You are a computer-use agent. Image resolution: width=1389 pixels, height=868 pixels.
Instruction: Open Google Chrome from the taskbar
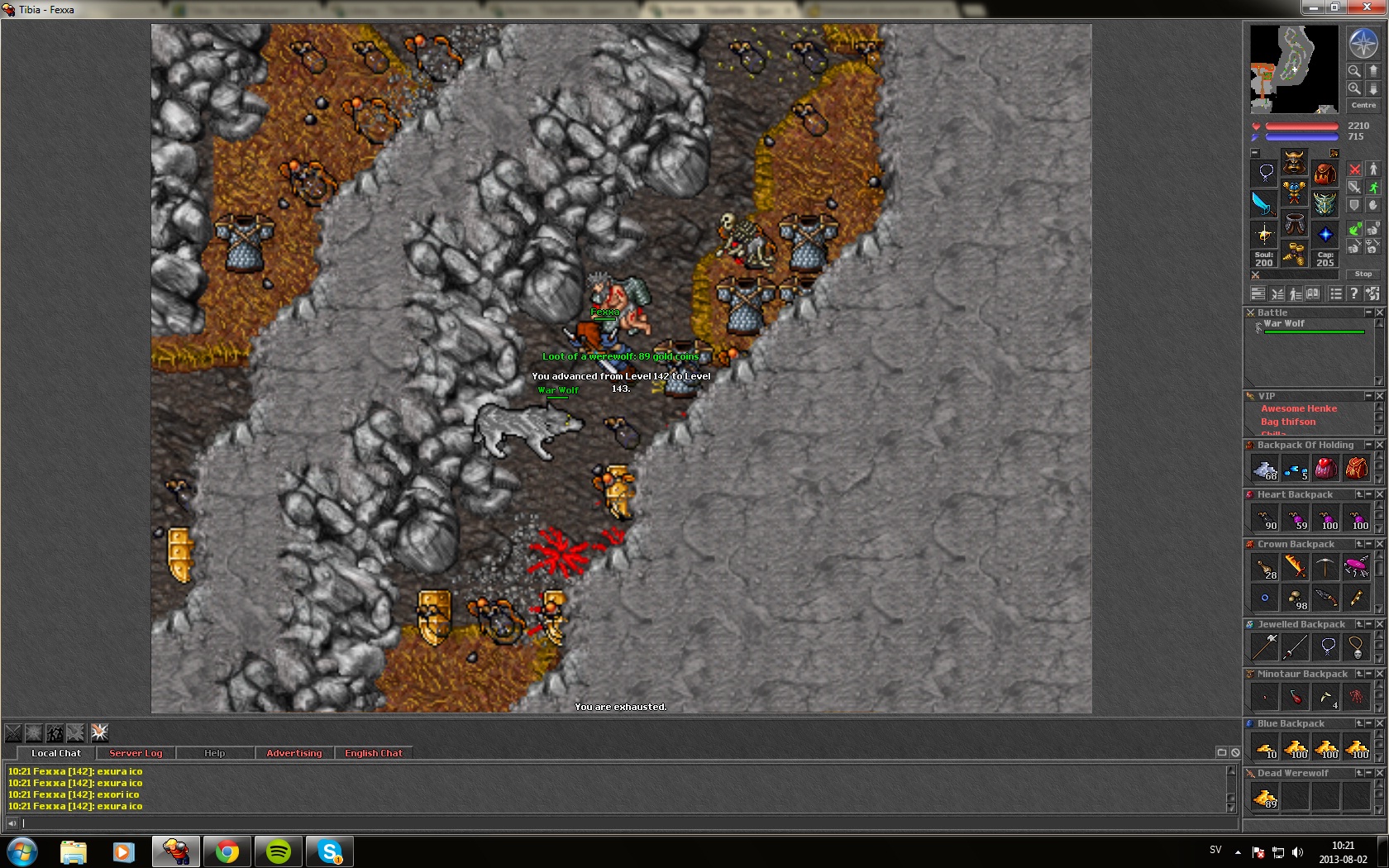(227, 851)
